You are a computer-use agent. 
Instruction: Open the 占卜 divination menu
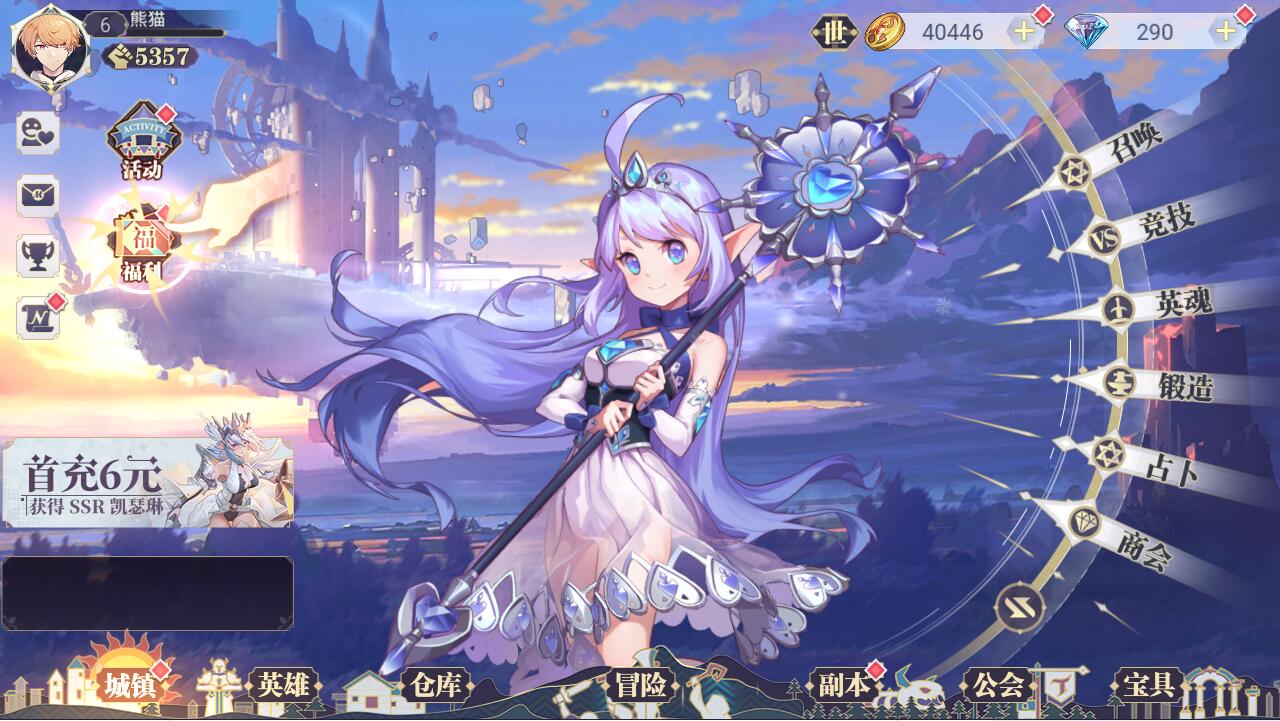[1165, 463]
